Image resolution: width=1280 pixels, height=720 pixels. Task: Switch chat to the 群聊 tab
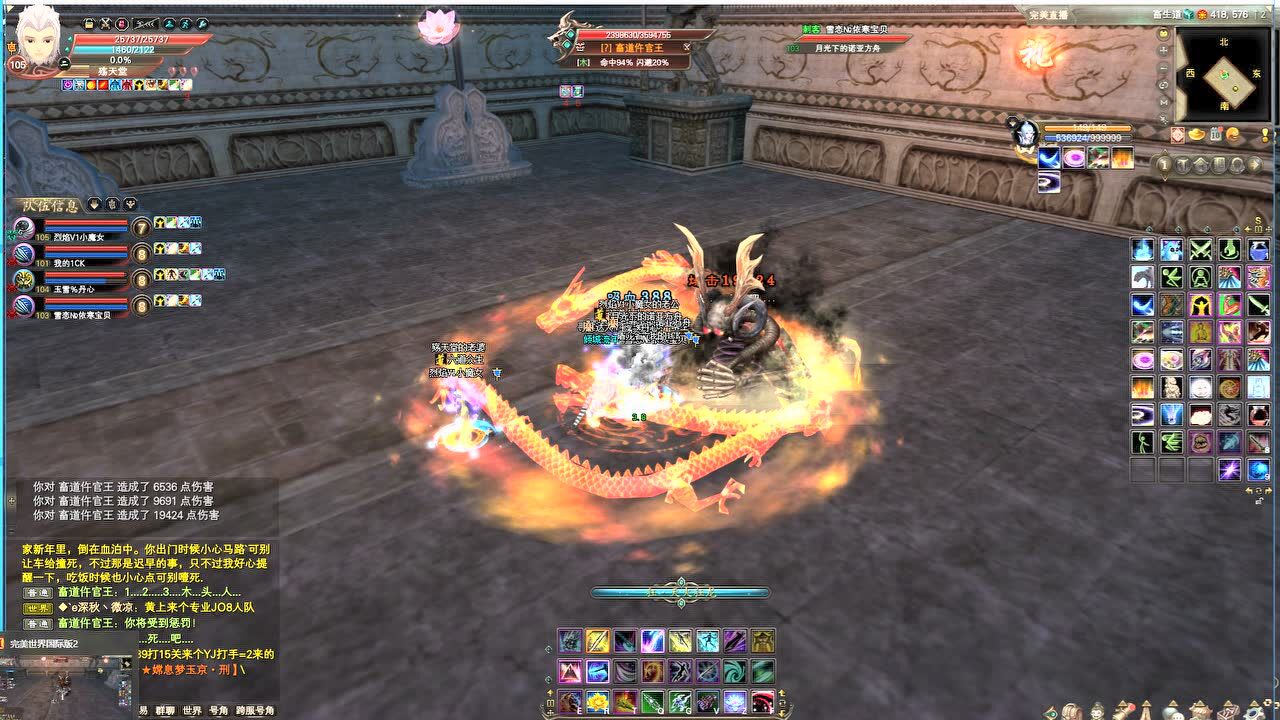(163, 711)
